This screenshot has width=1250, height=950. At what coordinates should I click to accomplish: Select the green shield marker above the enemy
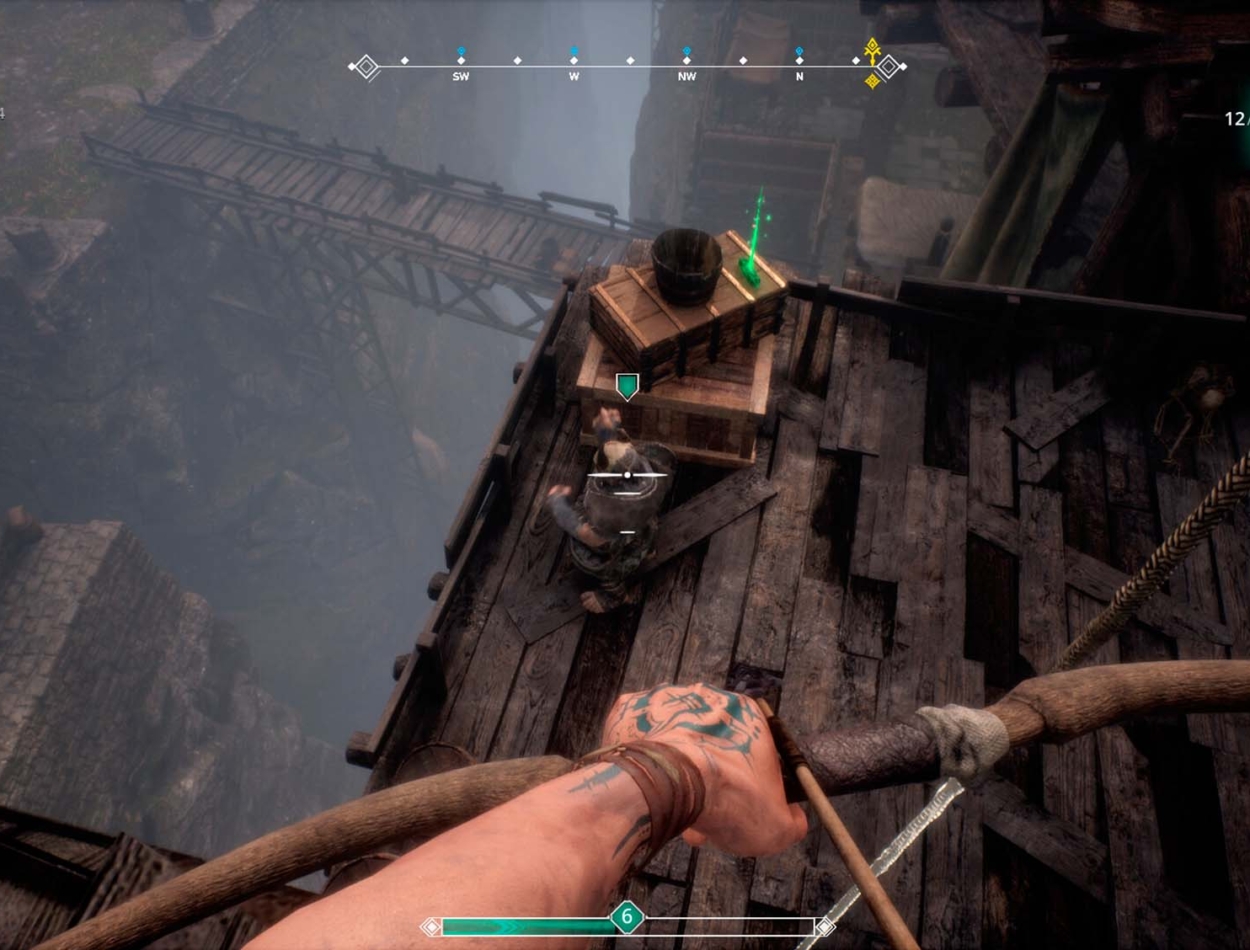coord(627,386)
